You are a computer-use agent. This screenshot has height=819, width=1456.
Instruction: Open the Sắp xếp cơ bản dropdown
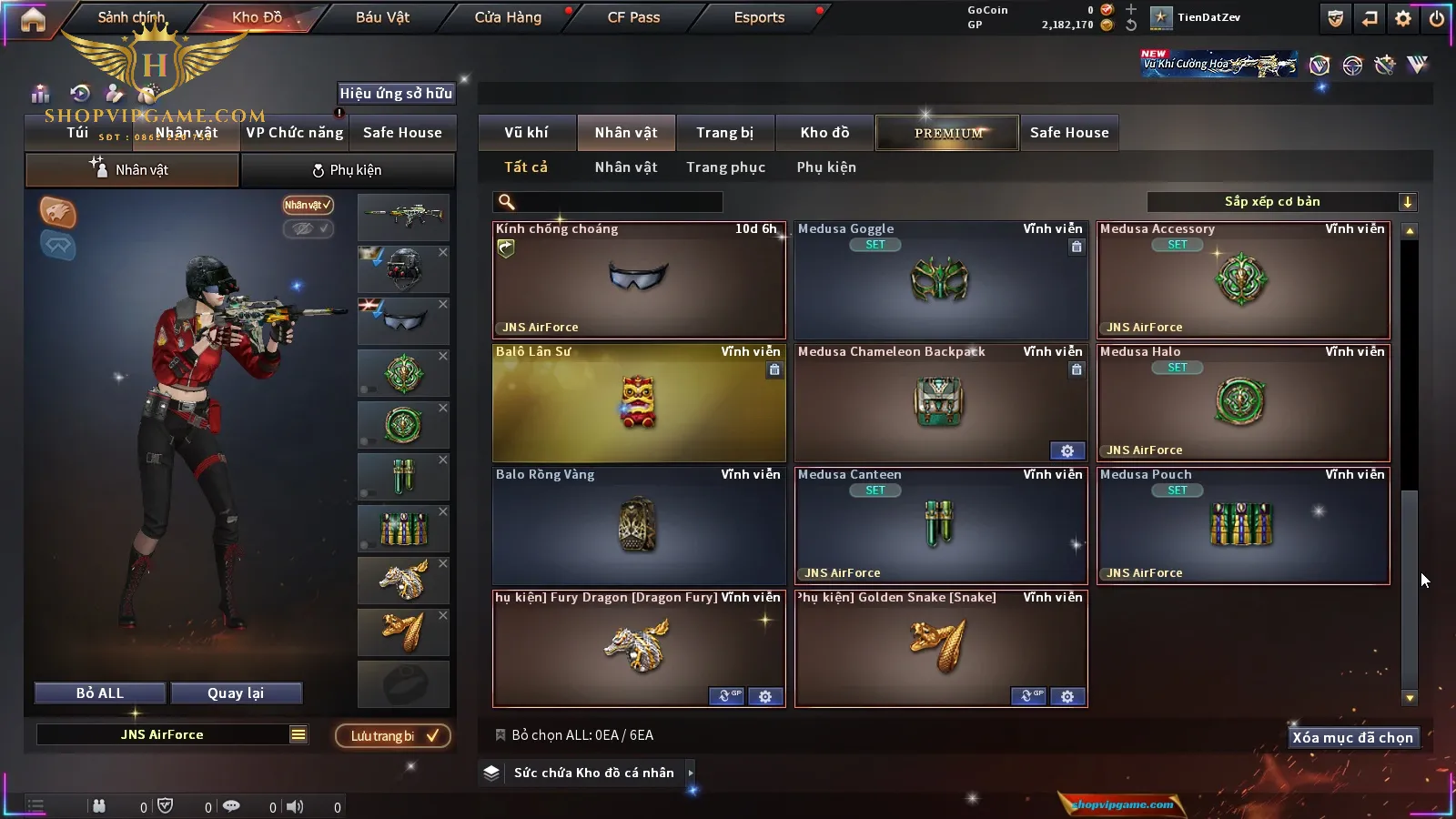click(x=1281, y=202)
